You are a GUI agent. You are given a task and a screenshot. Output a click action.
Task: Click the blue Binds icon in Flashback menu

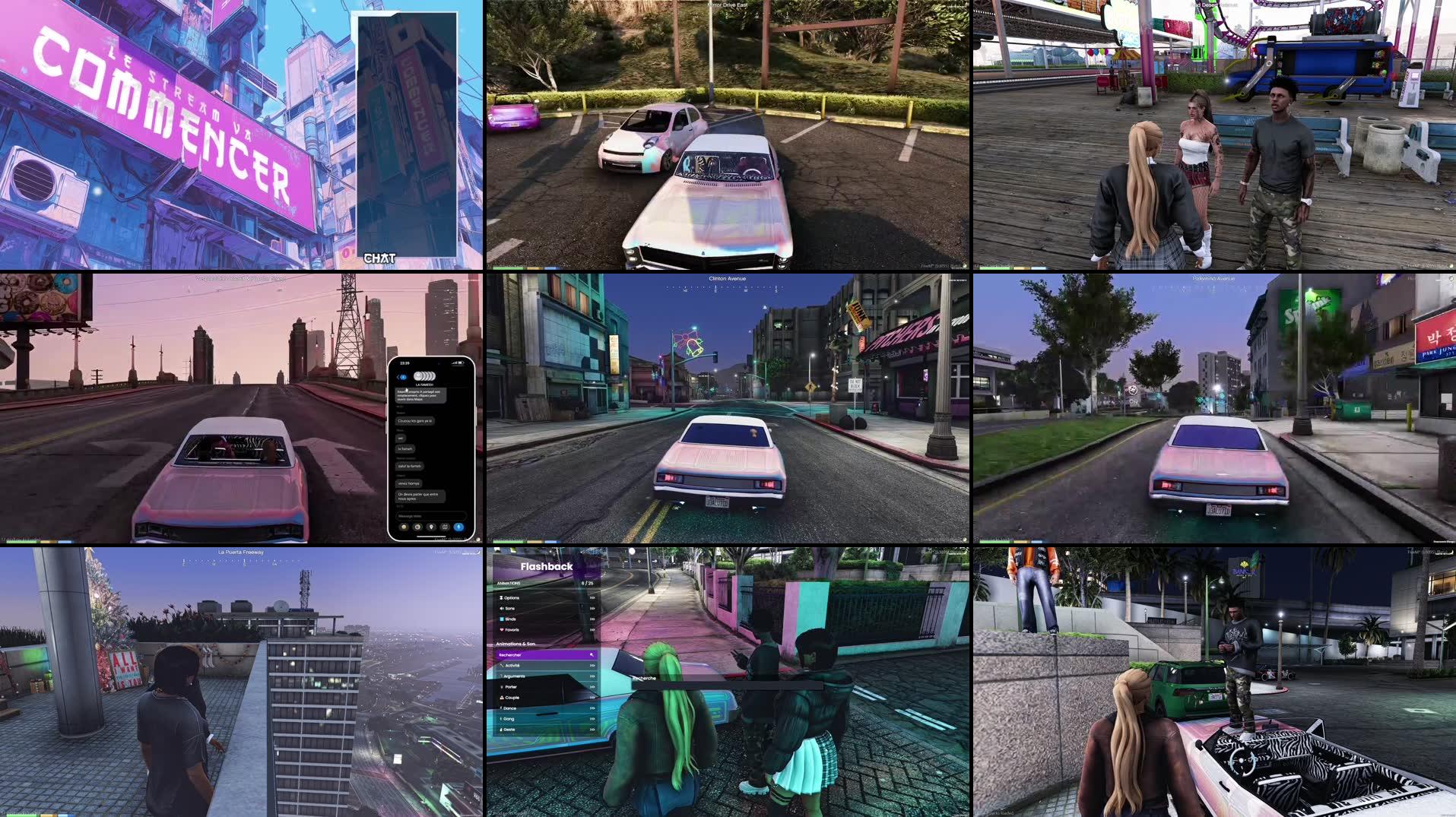(502, 619)
